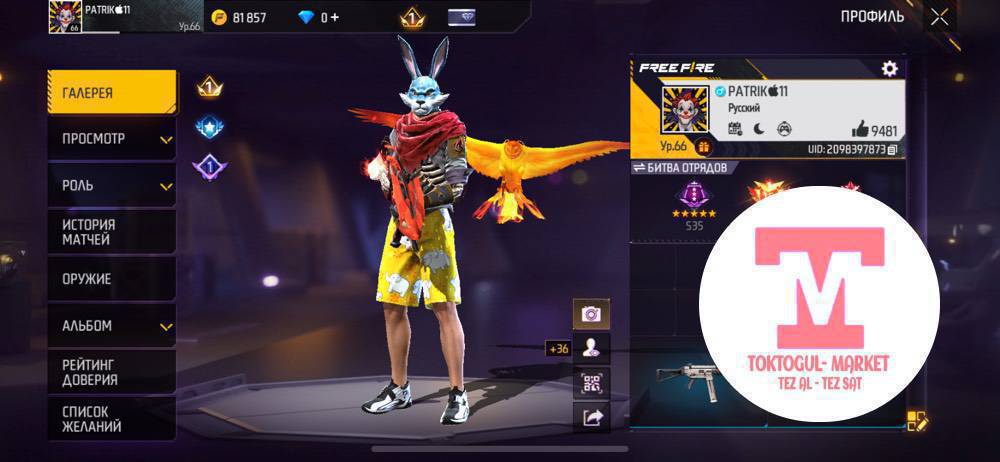Screen dimensions: 1000x462
Task: Click the clown avatar in the profile card
Action: pos(685,110)
